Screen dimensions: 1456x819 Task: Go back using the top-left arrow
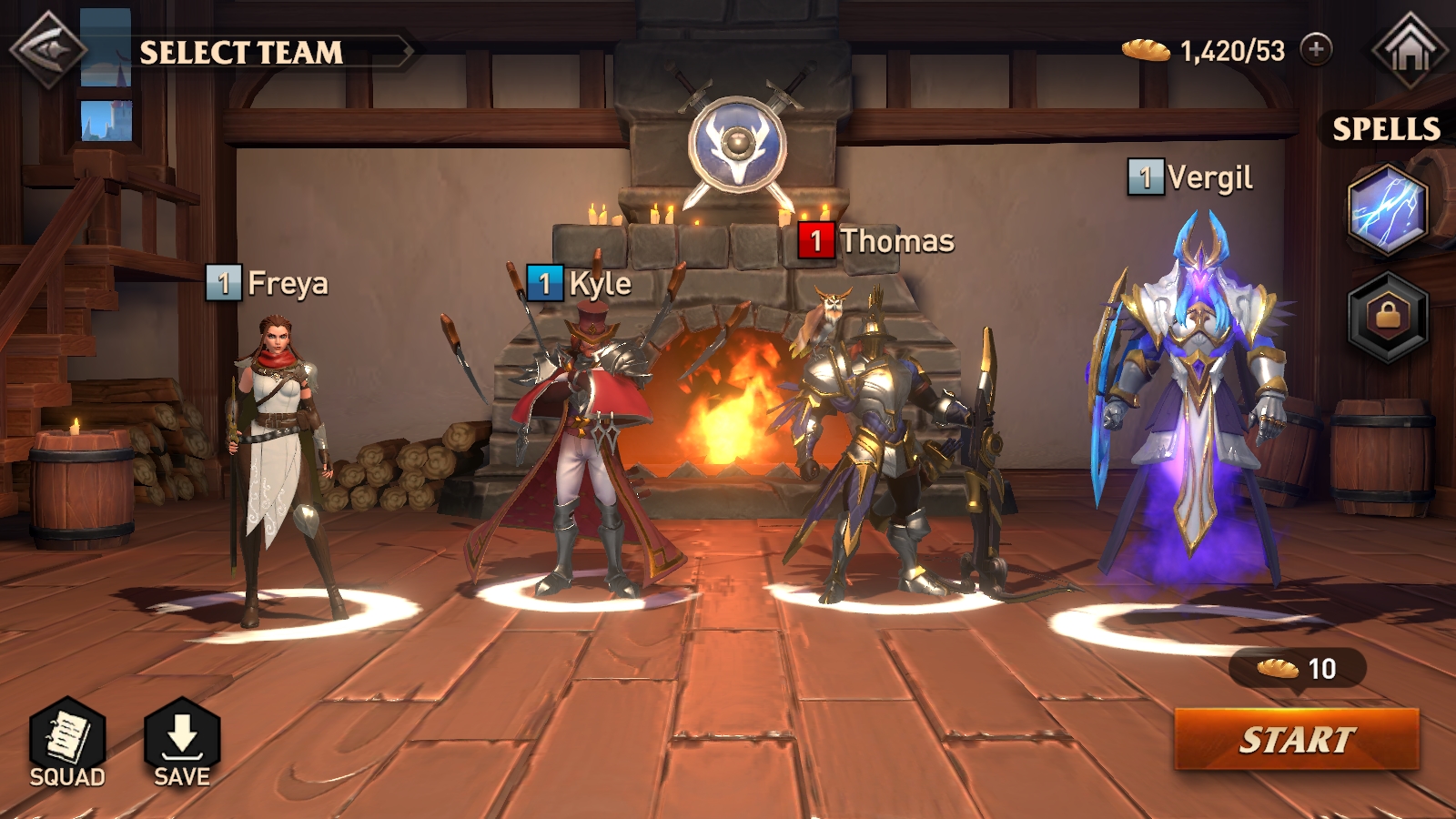[47, 50]
